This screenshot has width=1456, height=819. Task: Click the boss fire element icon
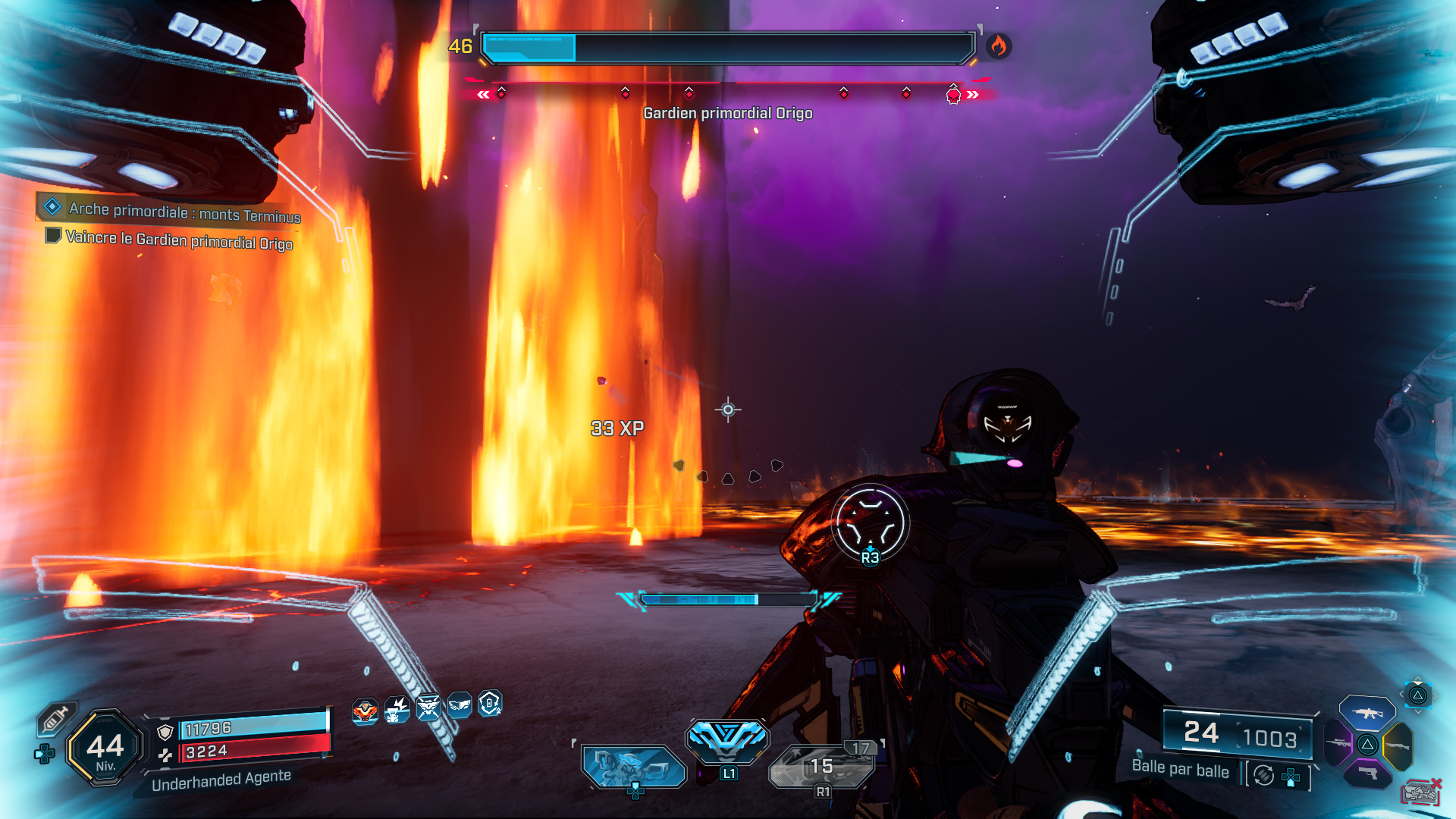pyautogui.click(x=998, y=46)
